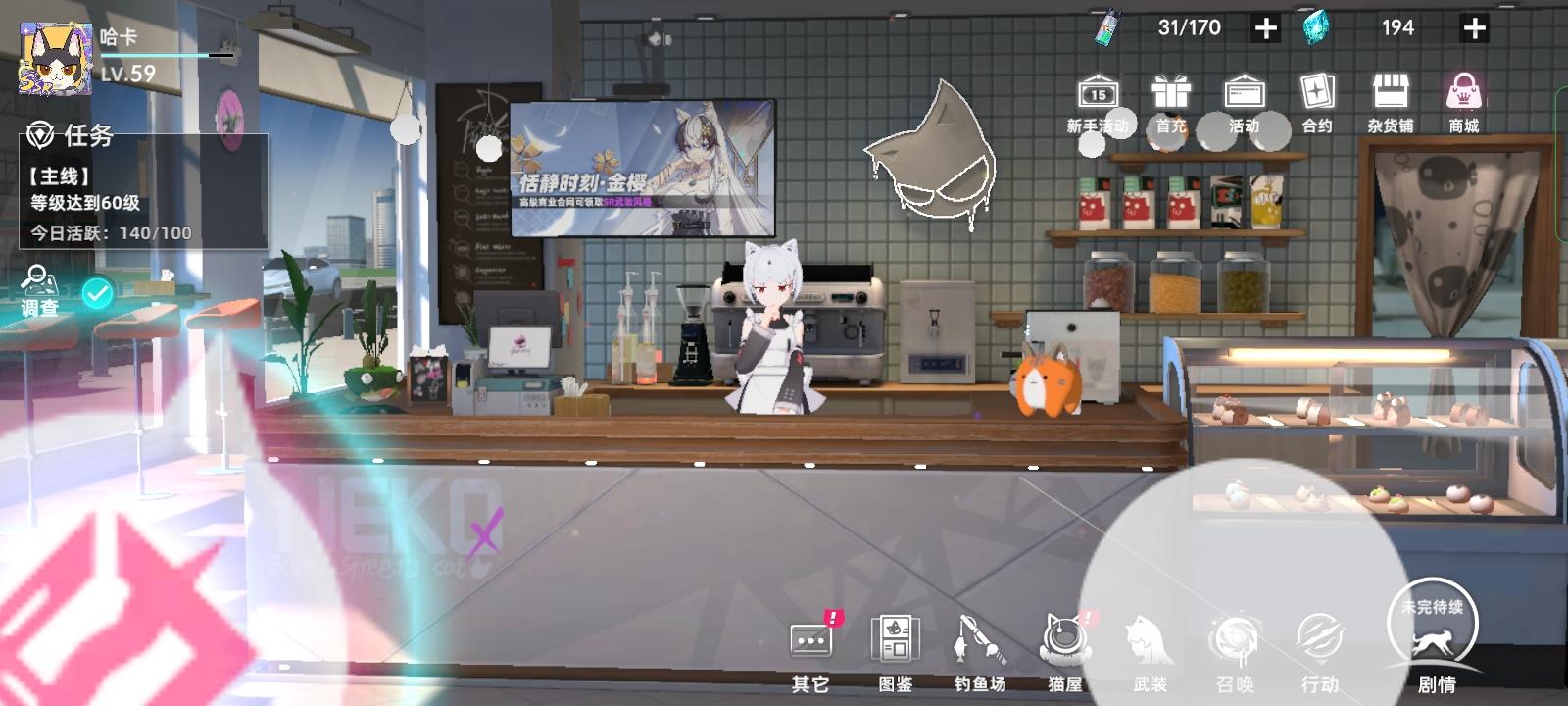
Task: Add stamina via plus next to 31/170
Action: click(1265, 27)
